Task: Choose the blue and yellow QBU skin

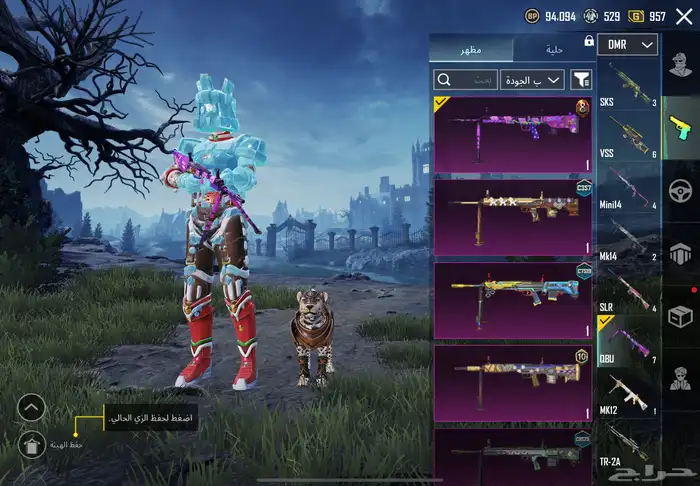Action: click(x=512, y=297)
